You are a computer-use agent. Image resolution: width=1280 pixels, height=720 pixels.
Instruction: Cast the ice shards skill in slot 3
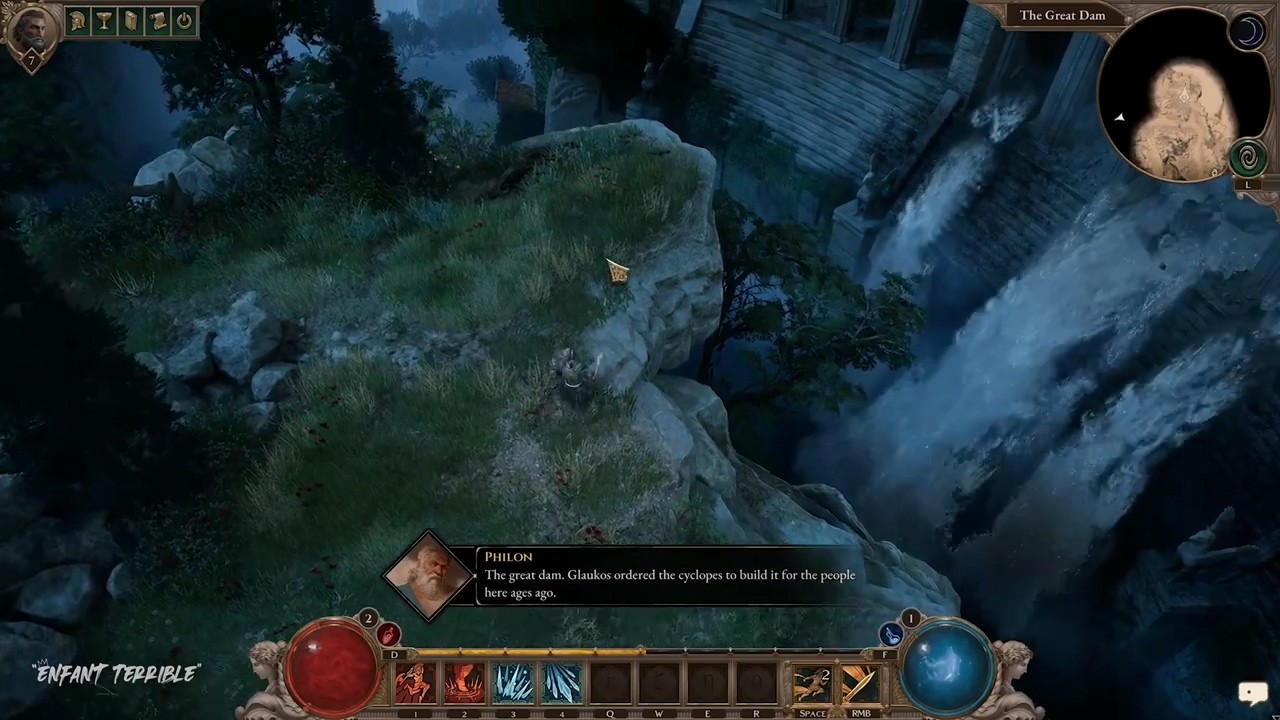click(513, 684)
